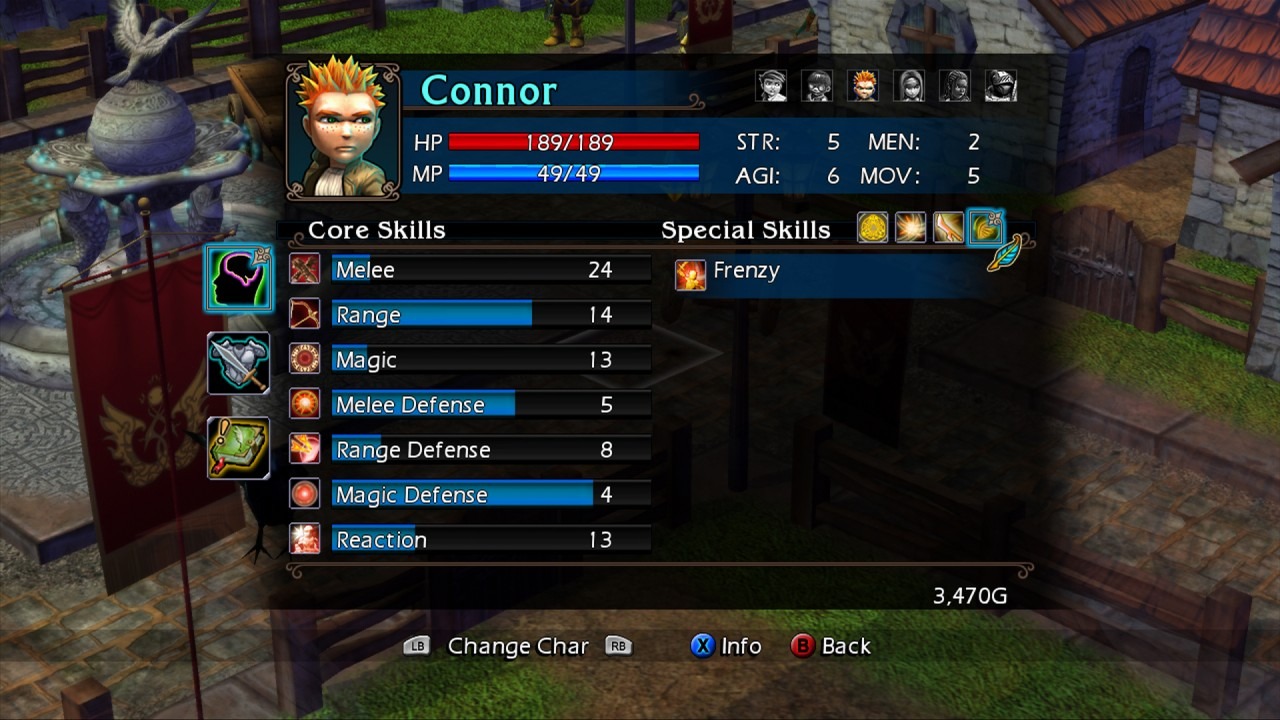Viewport: 1280px width, 720px height.
Task: Switch to the helmeted knight portrait
Action: coord(1001,86)
